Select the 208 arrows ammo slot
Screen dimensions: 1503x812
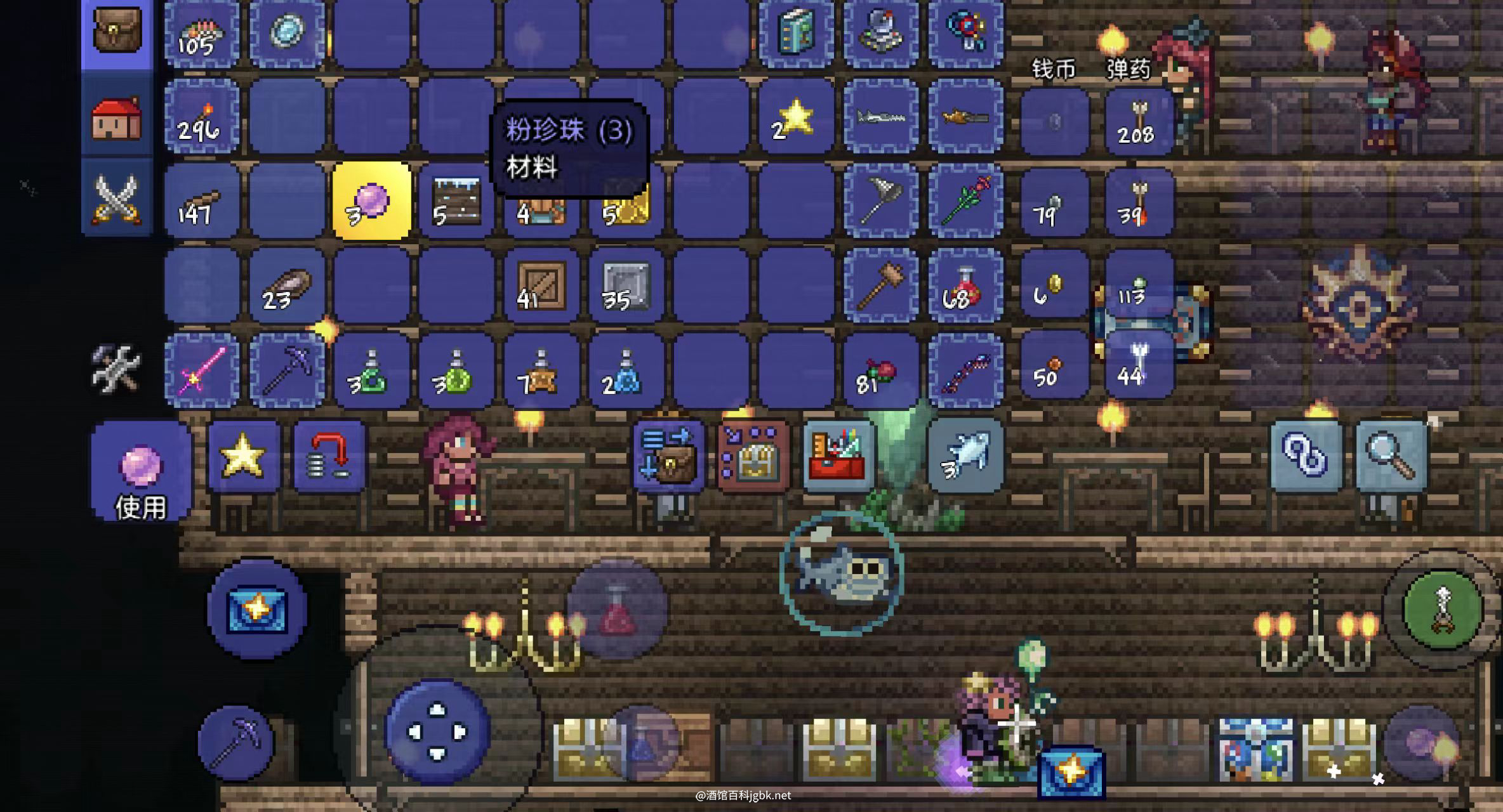click(x=1139, y=121)
